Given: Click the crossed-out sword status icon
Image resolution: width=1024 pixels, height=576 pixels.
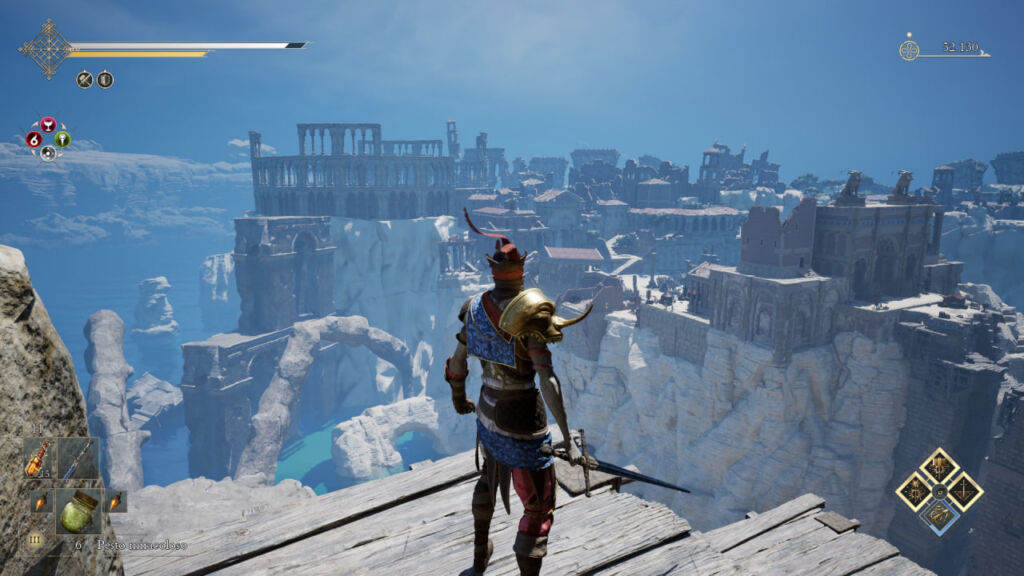Looking at the screenshot, I should (x=85, y=79).
